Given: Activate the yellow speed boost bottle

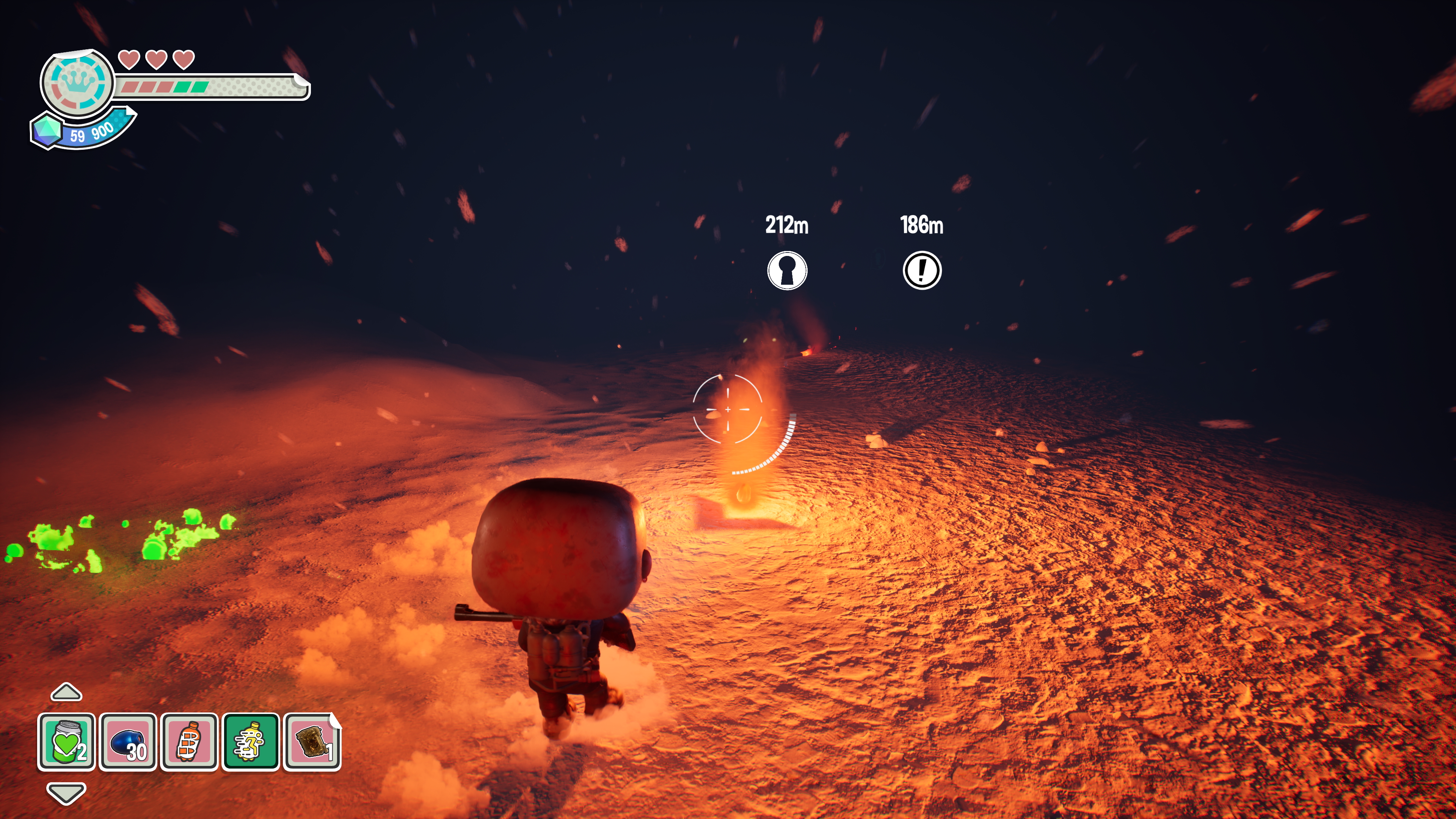Looking at the screenshot, I should [250, 742].
